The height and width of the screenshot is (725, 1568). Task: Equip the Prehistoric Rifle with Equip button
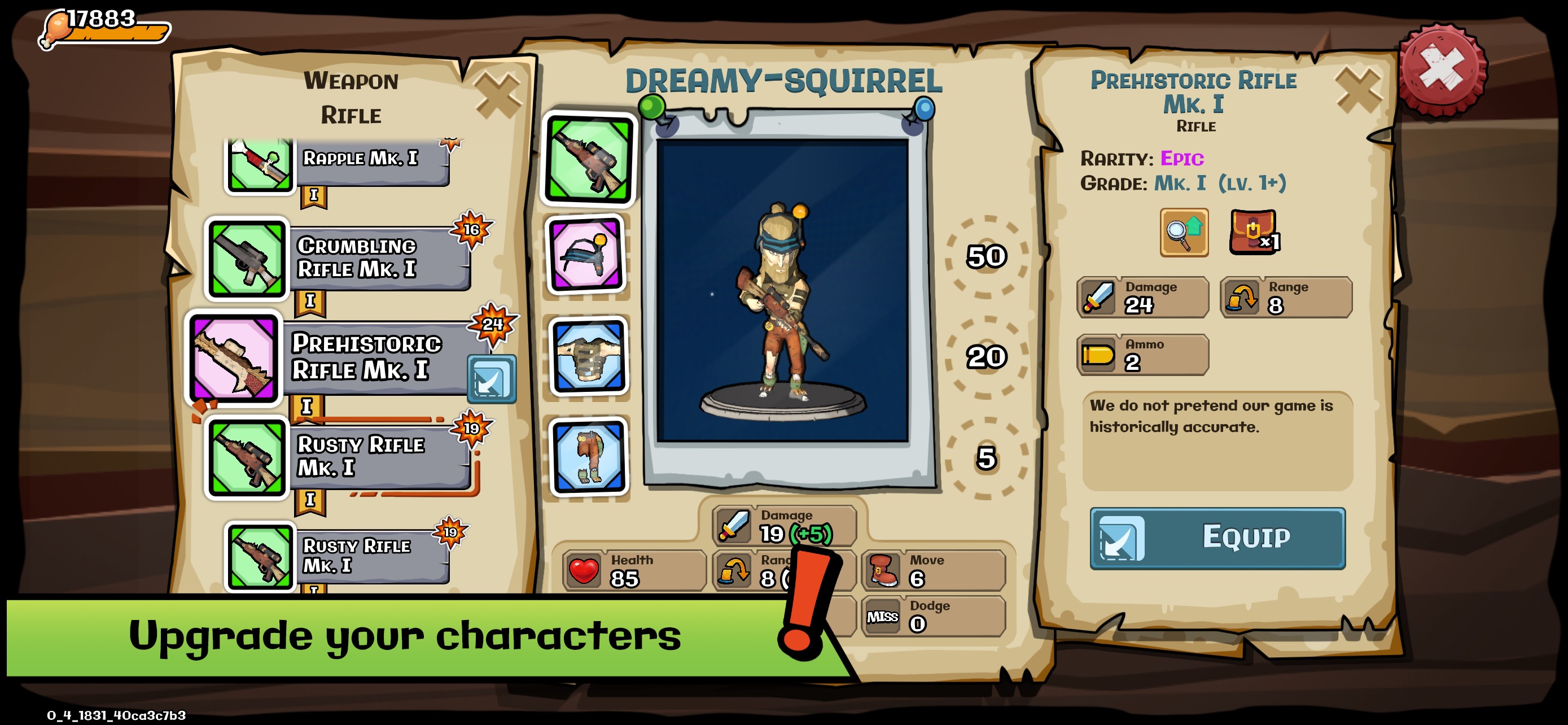click(x=1217, y=538)
